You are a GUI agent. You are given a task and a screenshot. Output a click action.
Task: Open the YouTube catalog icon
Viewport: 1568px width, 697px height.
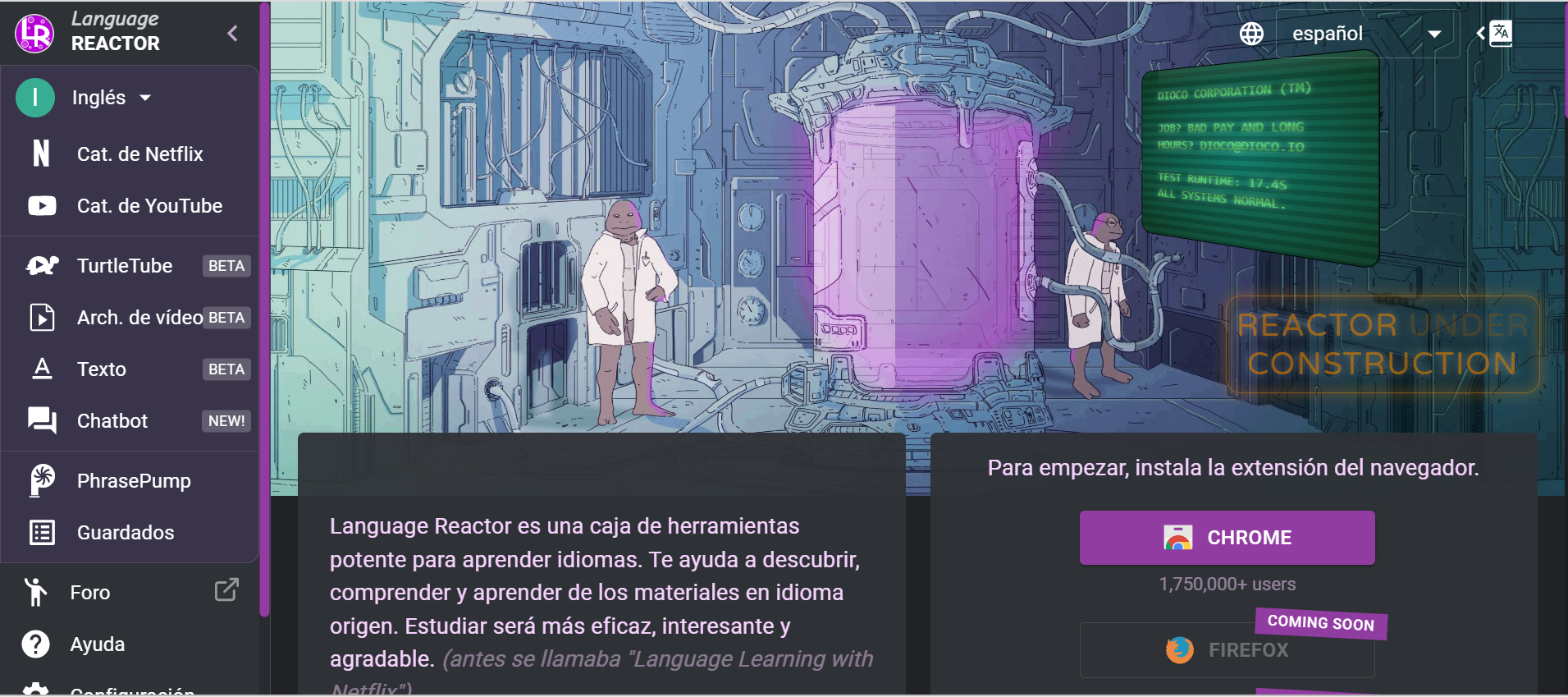(41, 206)
